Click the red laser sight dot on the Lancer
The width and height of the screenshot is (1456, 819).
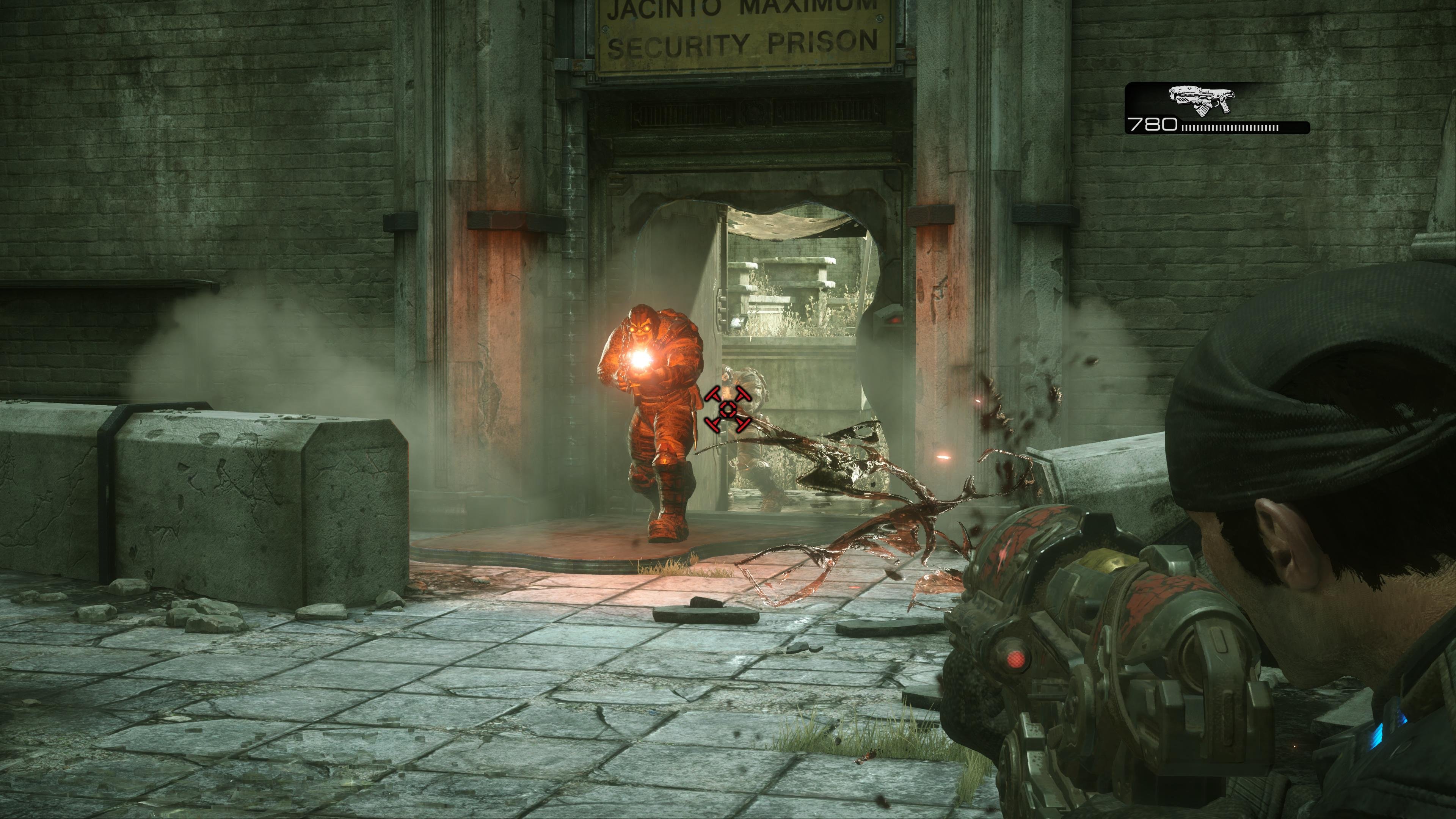1016,660
